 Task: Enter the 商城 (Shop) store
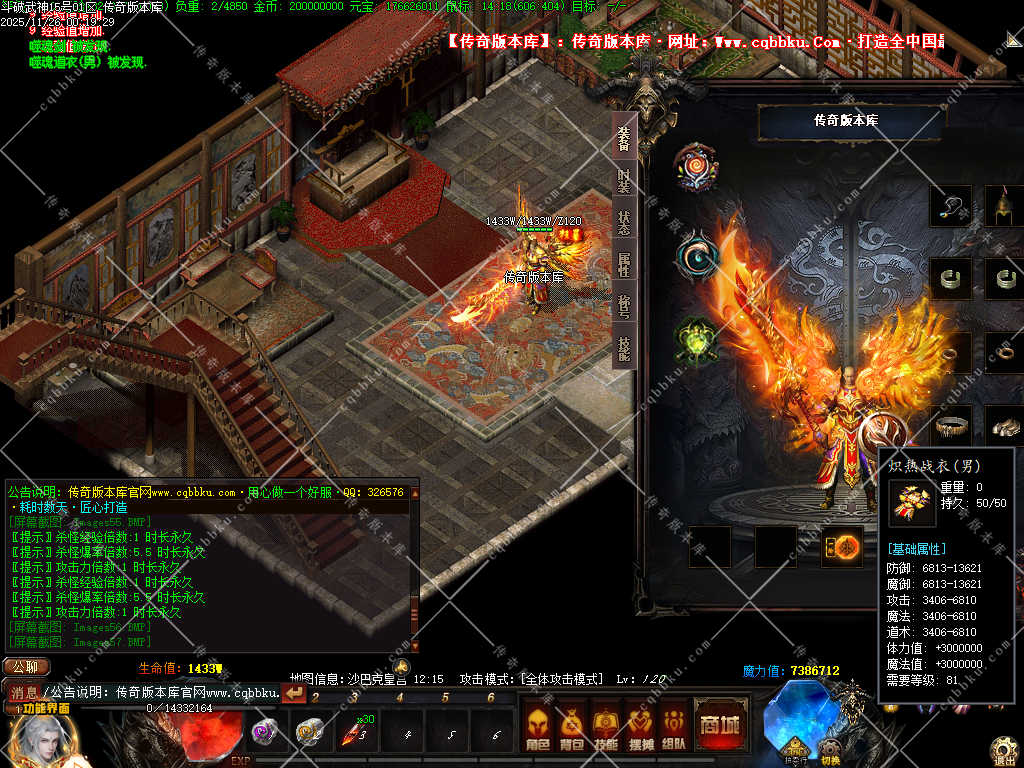(x=719, y=724)
